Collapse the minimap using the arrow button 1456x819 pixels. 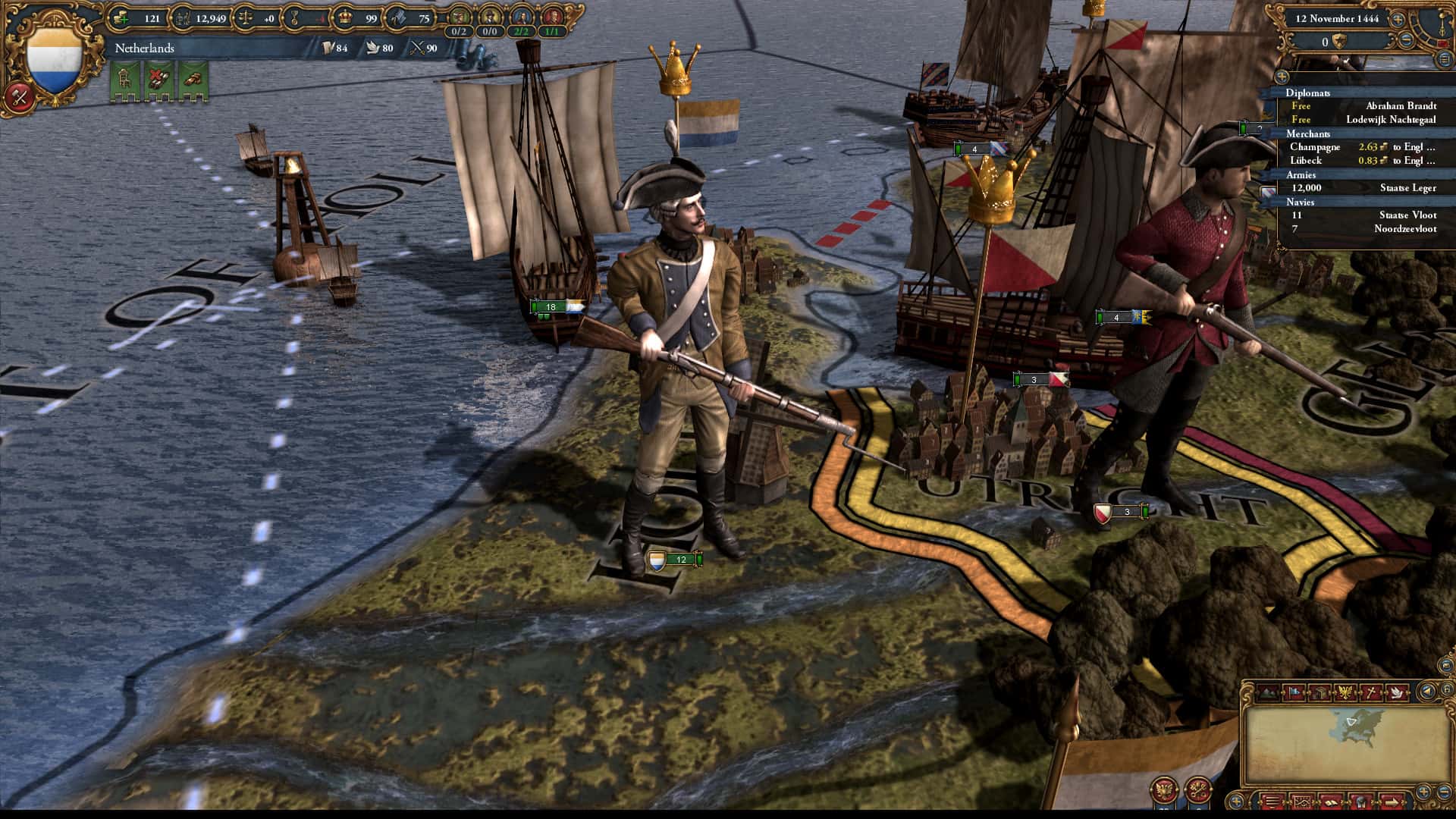[1426, 692]
